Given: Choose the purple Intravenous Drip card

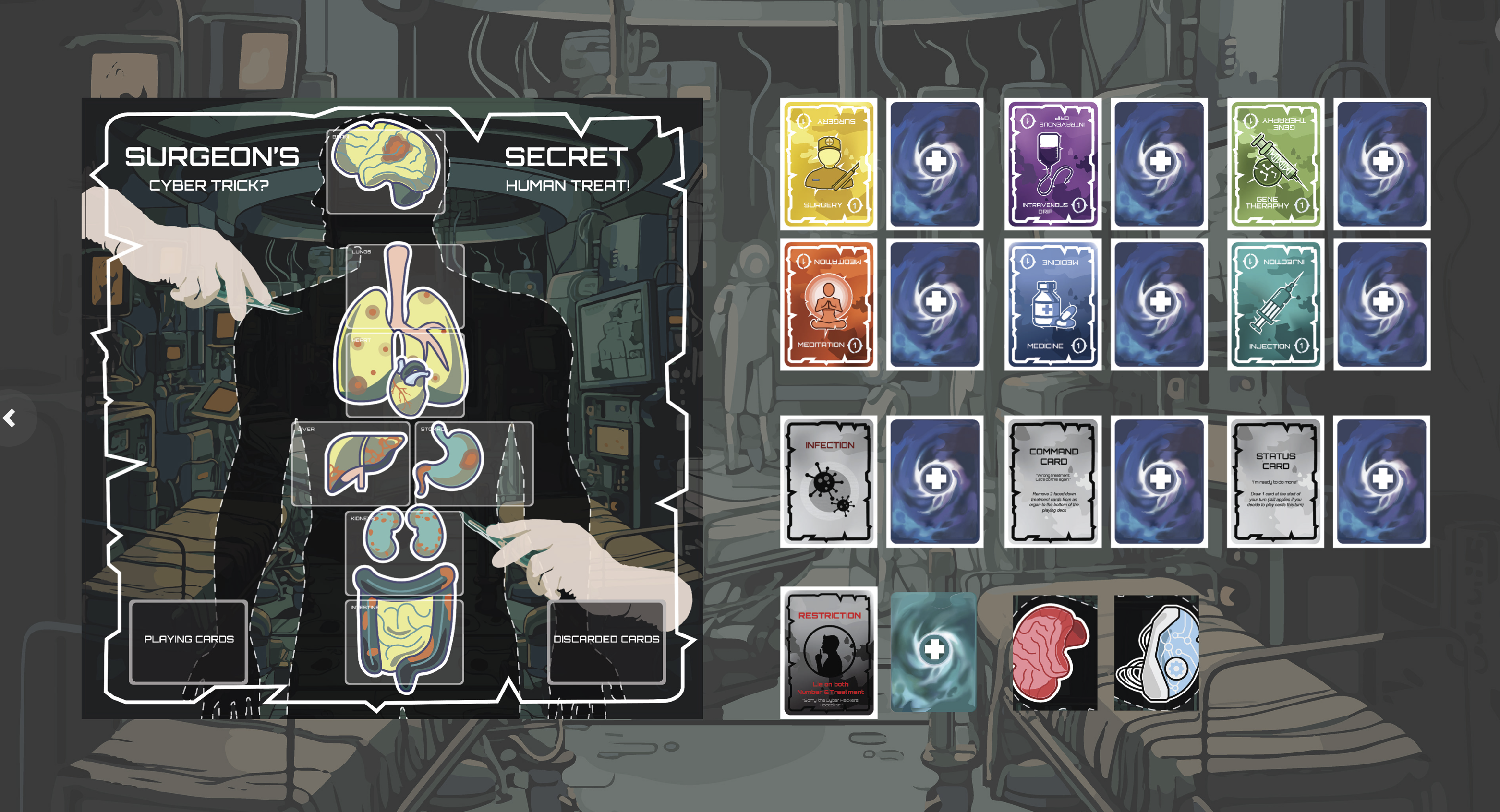Looking at the screenshot, I should click(1052, 164).
